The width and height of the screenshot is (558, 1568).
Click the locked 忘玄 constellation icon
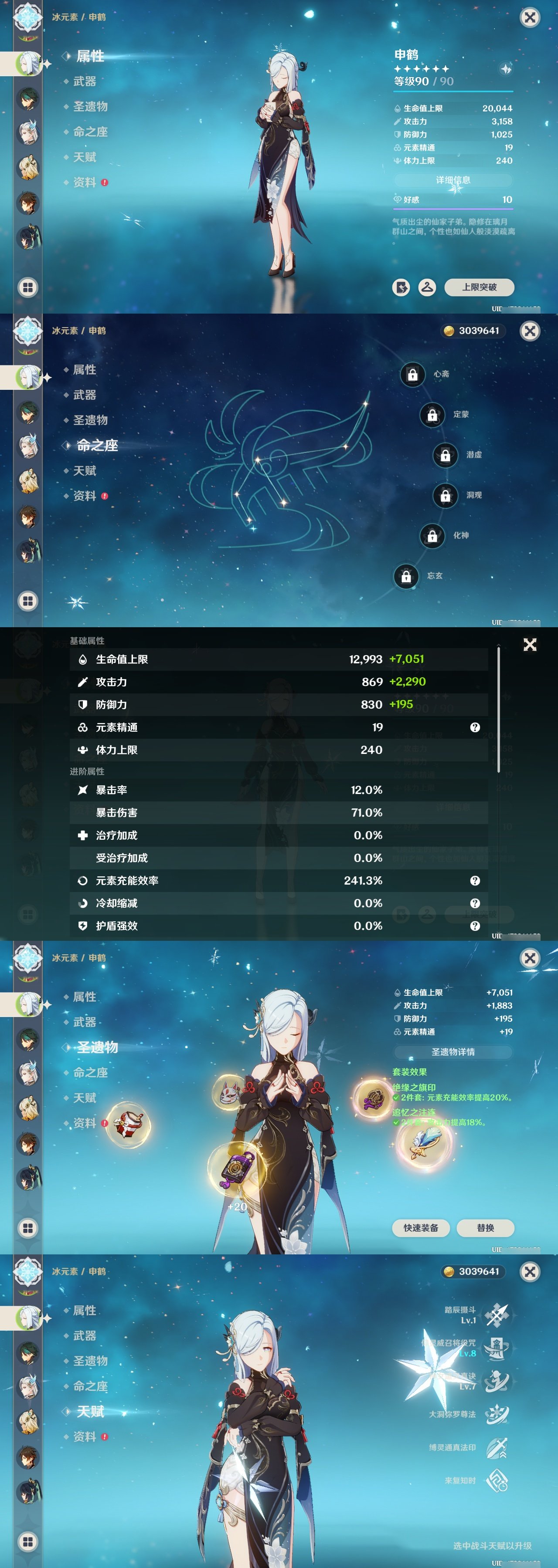pyautogui.click(x=406, y=576)
